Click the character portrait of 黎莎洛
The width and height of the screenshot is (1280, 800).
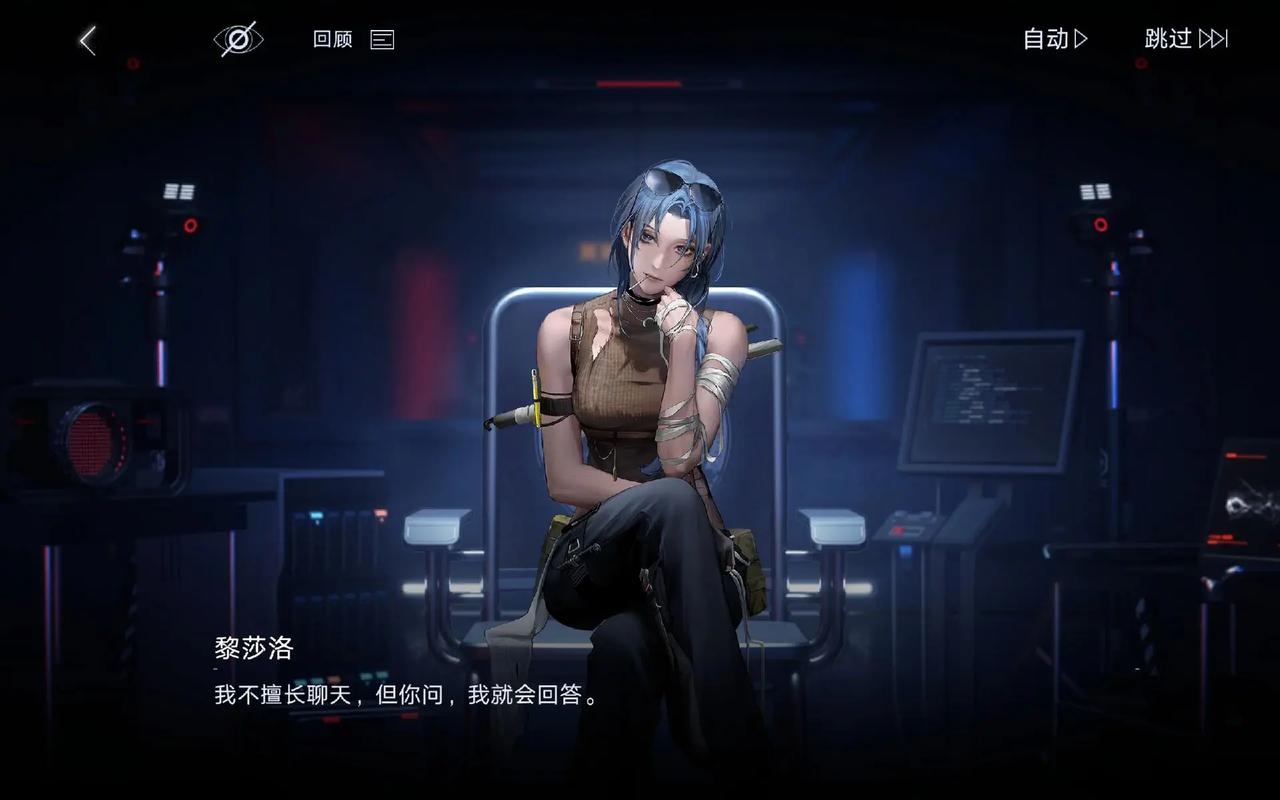pos(640,400)
